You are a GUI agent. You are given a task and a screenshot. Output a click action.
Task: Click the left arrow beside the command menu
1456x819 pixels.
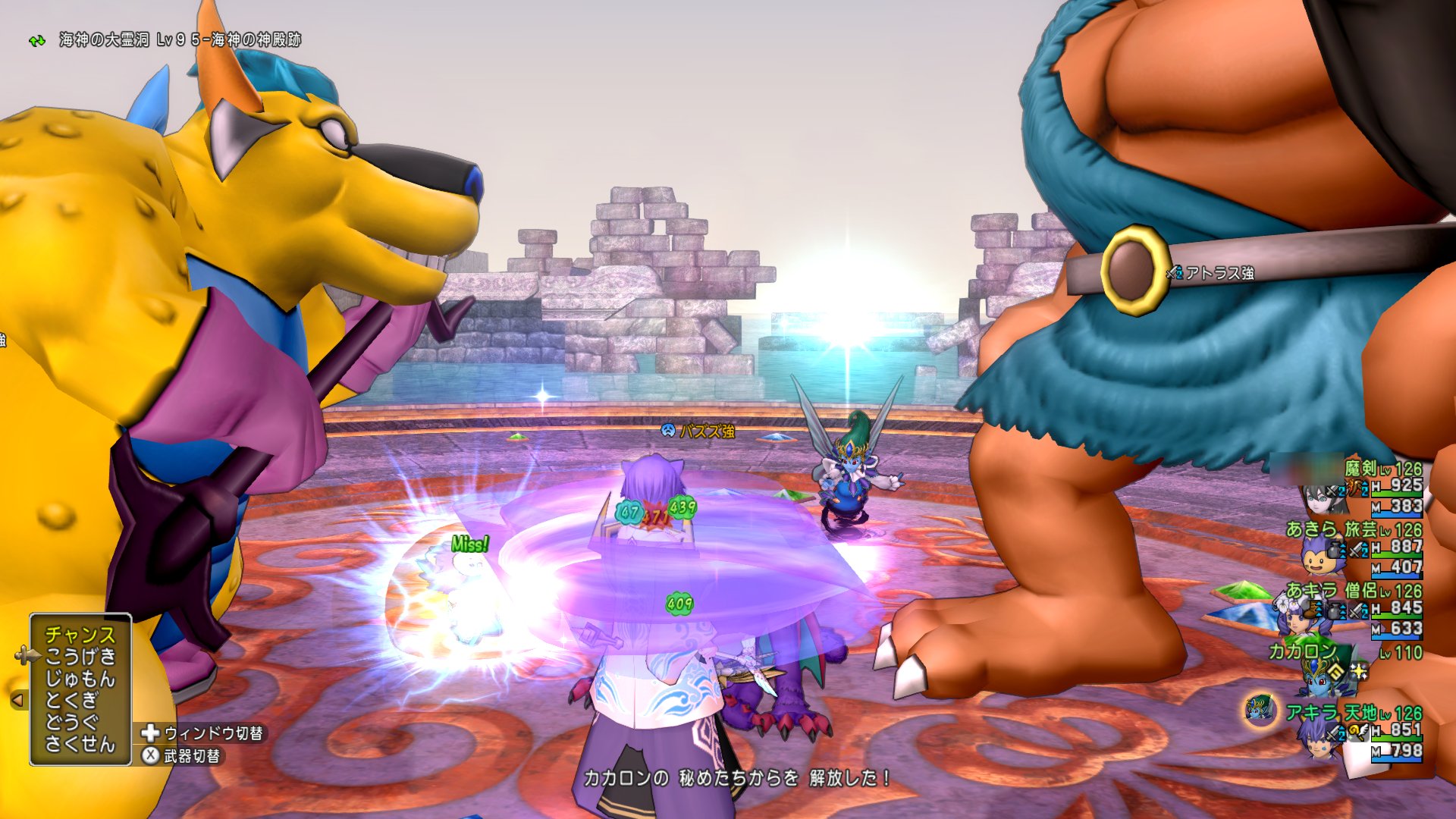(17, 700)
